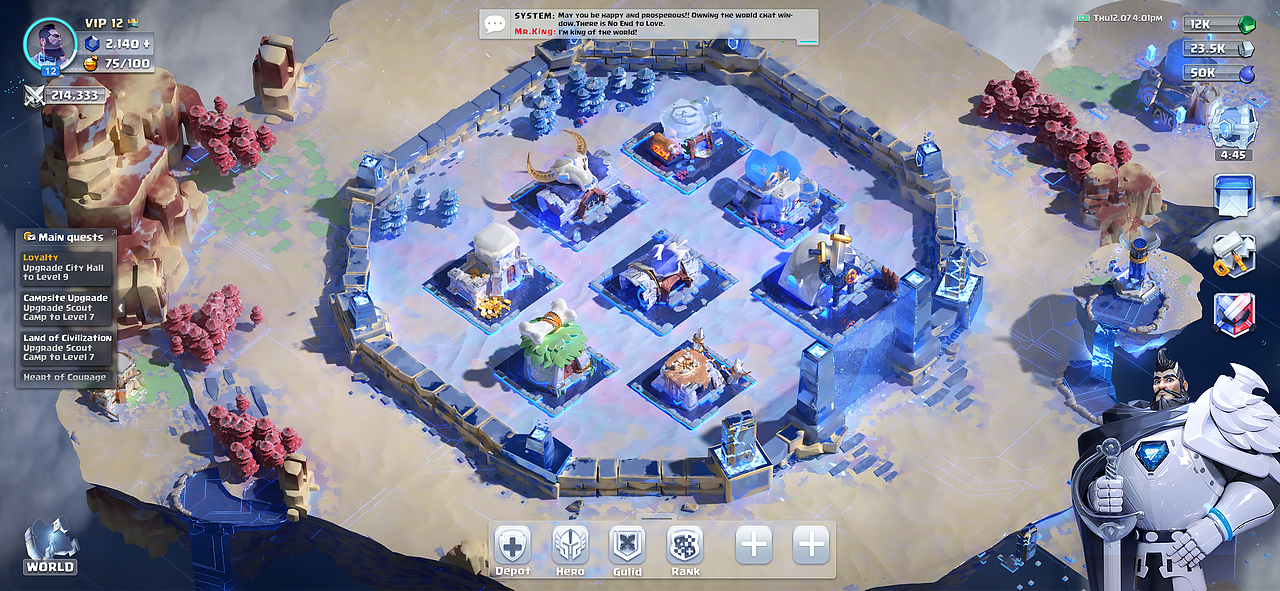Select the Campsite Upgrade quest
This screenshot has height=591, width=1280.
point(67,307)
